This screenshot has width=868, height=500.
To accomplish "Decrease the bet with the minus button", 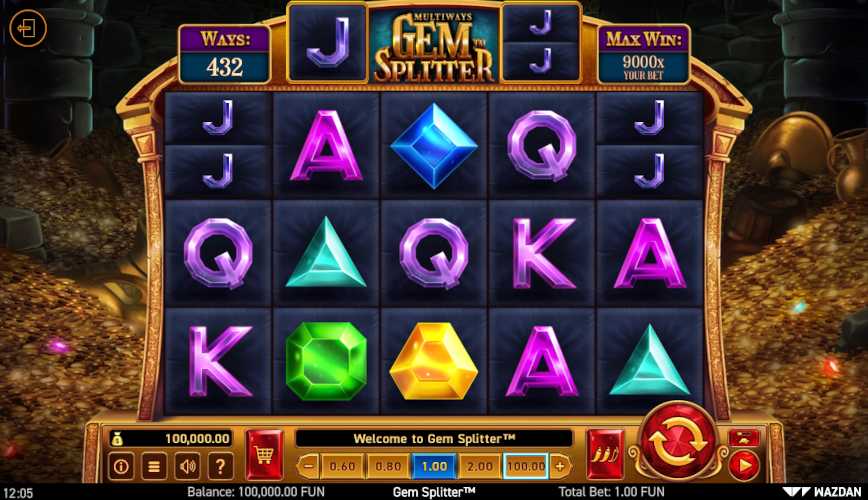I will coord(309,466).
